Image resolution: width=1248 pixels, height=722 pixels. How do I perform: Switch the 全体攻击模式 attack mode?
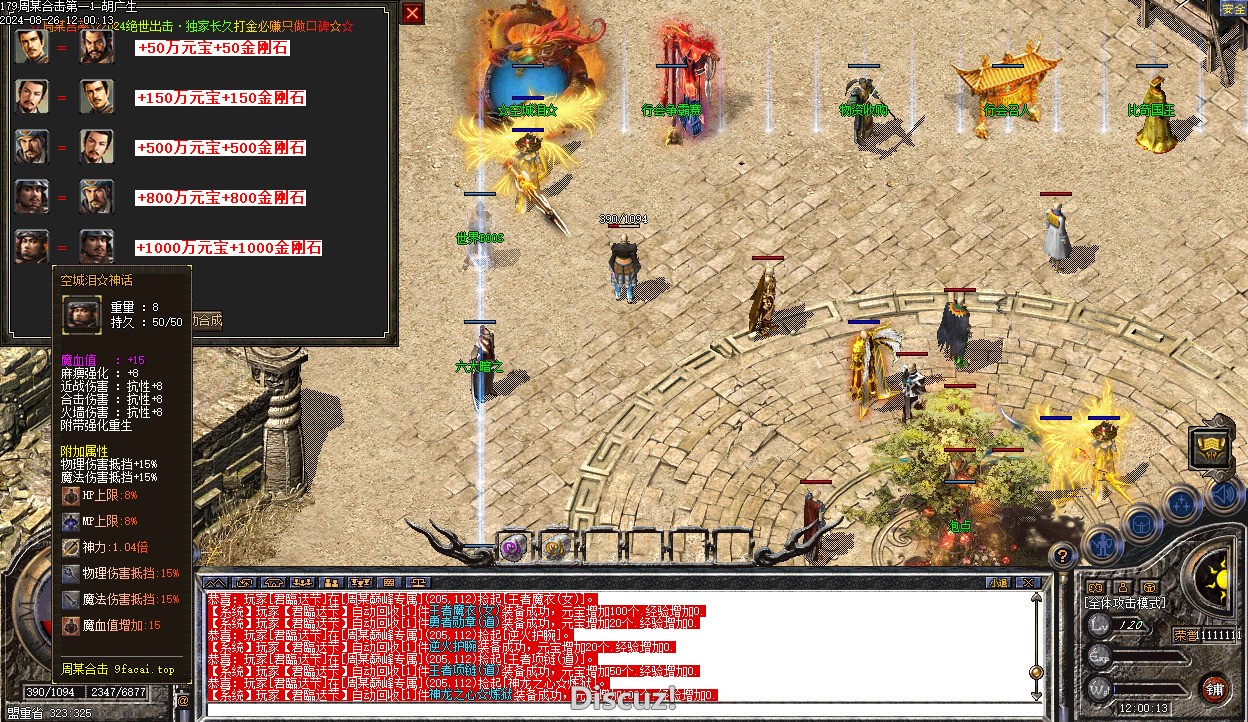click(1125, 603)
